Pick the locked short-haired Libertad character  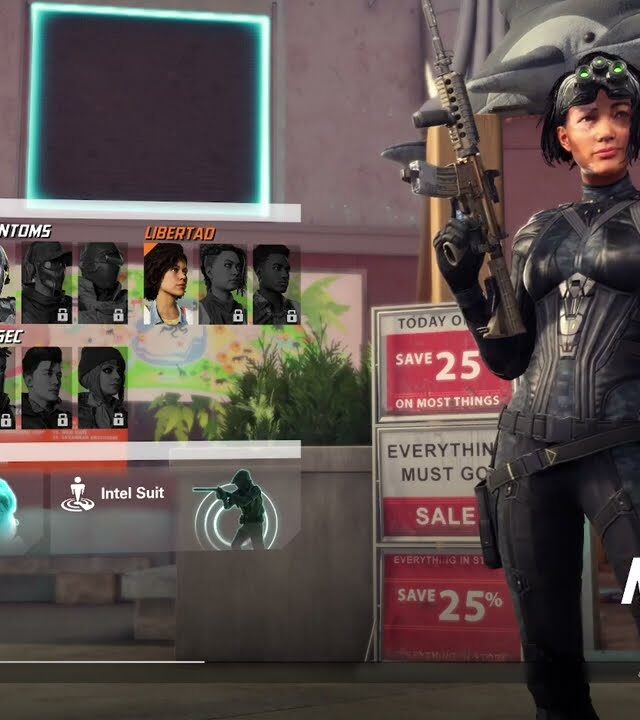(275, 284)
